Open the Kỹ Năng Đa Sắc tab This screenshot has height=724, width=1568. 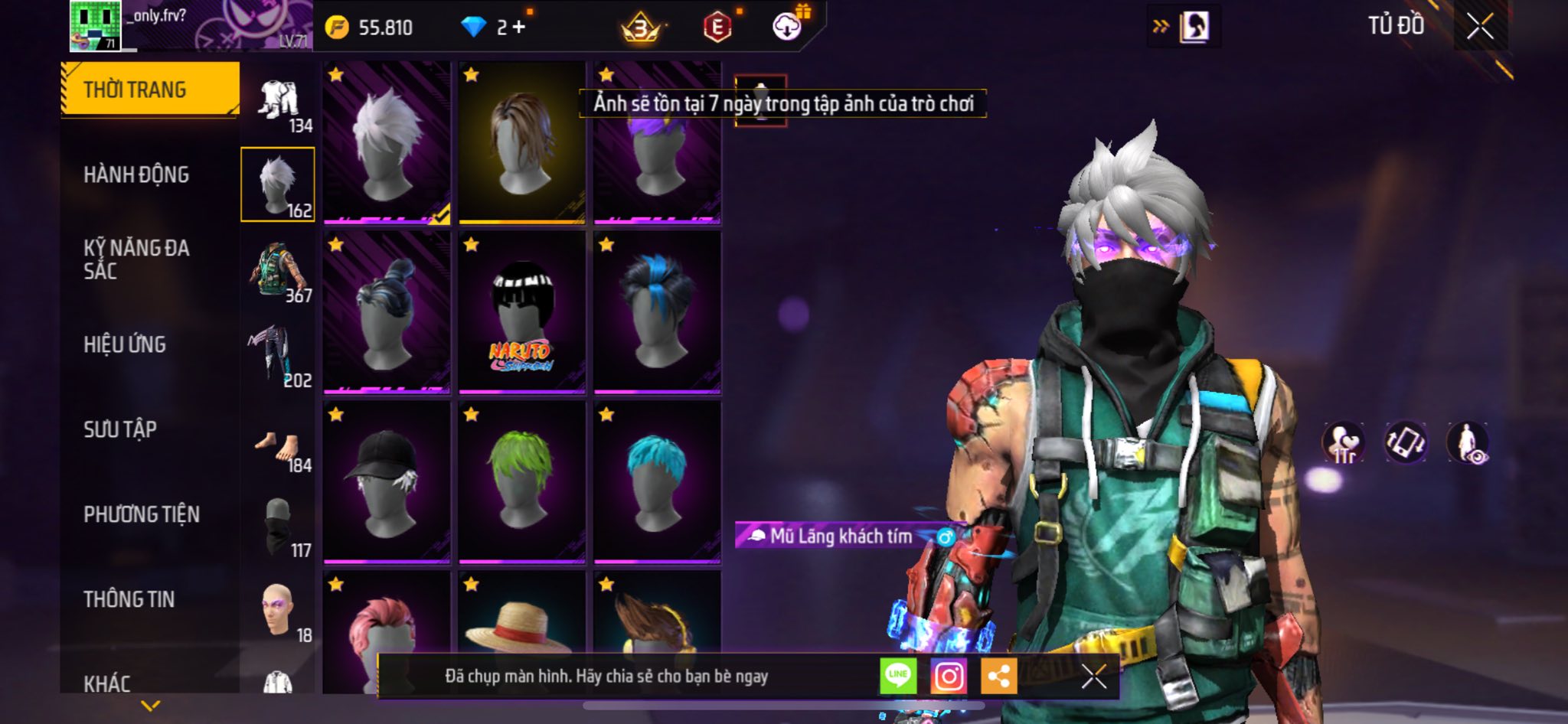pyautogui.click(x=136, y=259)
